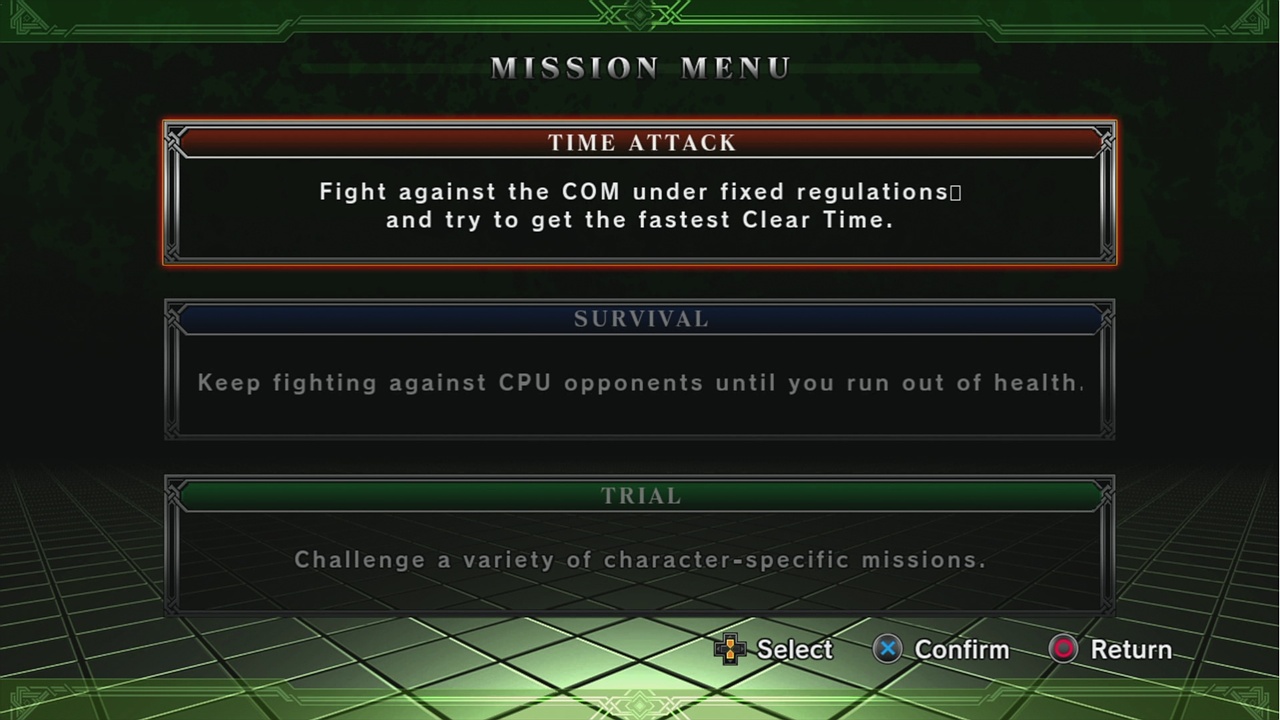Click the Confirm label next to the X button
This screenshot has height=720, width=1280.
[x=961, y=649]
